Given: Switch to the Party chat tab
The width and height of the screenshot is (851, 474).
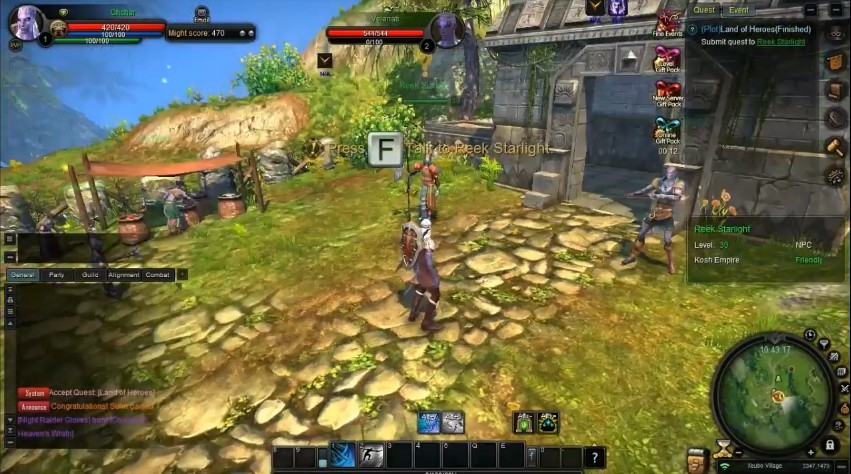Looking at the screenshot, I should (x=59, y=274).
